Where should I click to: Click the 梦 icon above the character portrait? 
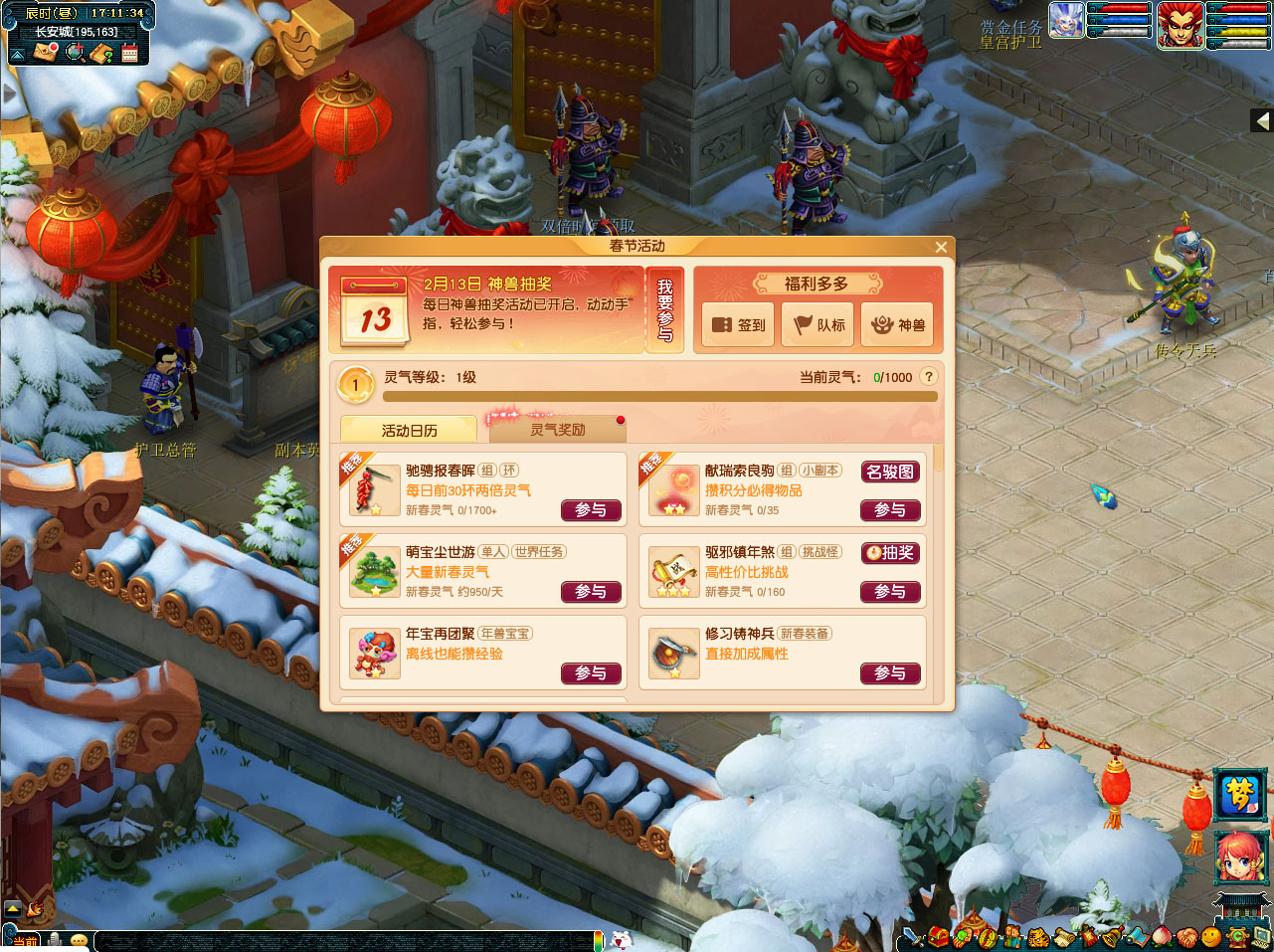point(1238,797)
